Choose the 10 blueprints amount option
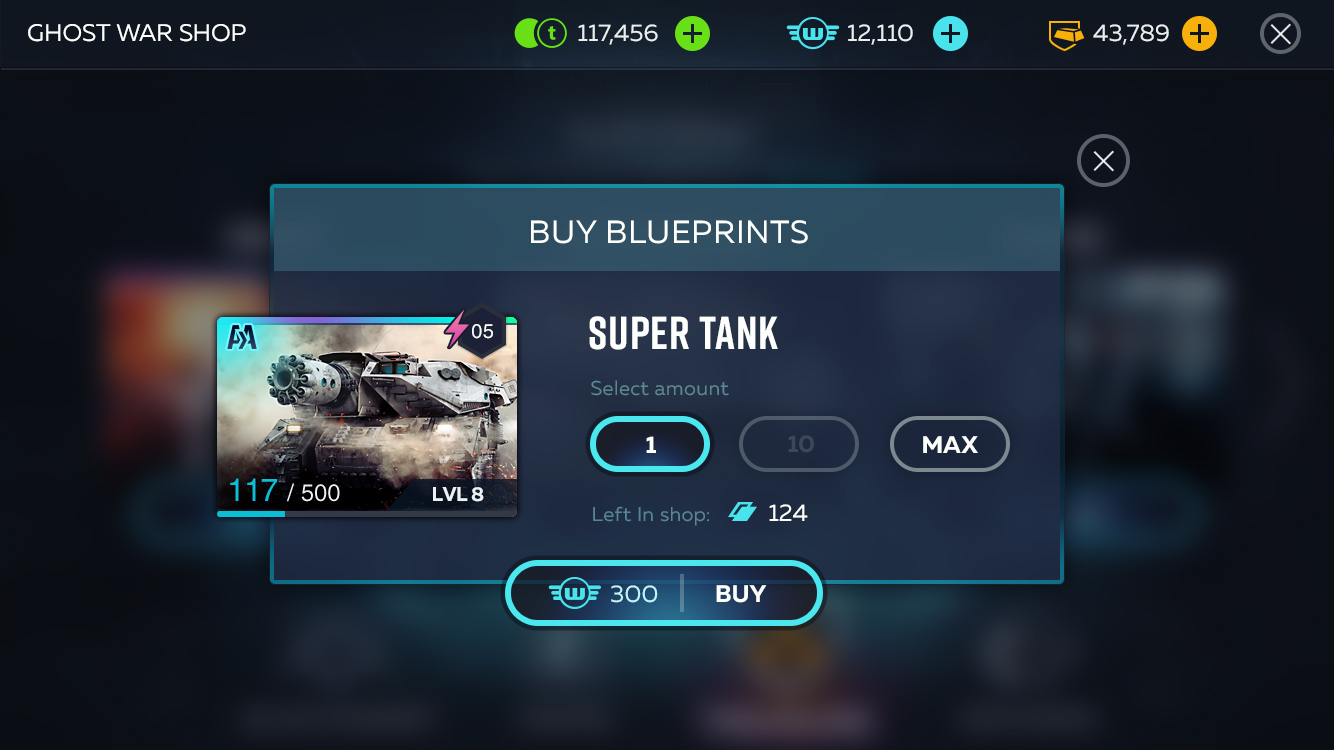The image size is (1334, 750). [799, 444]
